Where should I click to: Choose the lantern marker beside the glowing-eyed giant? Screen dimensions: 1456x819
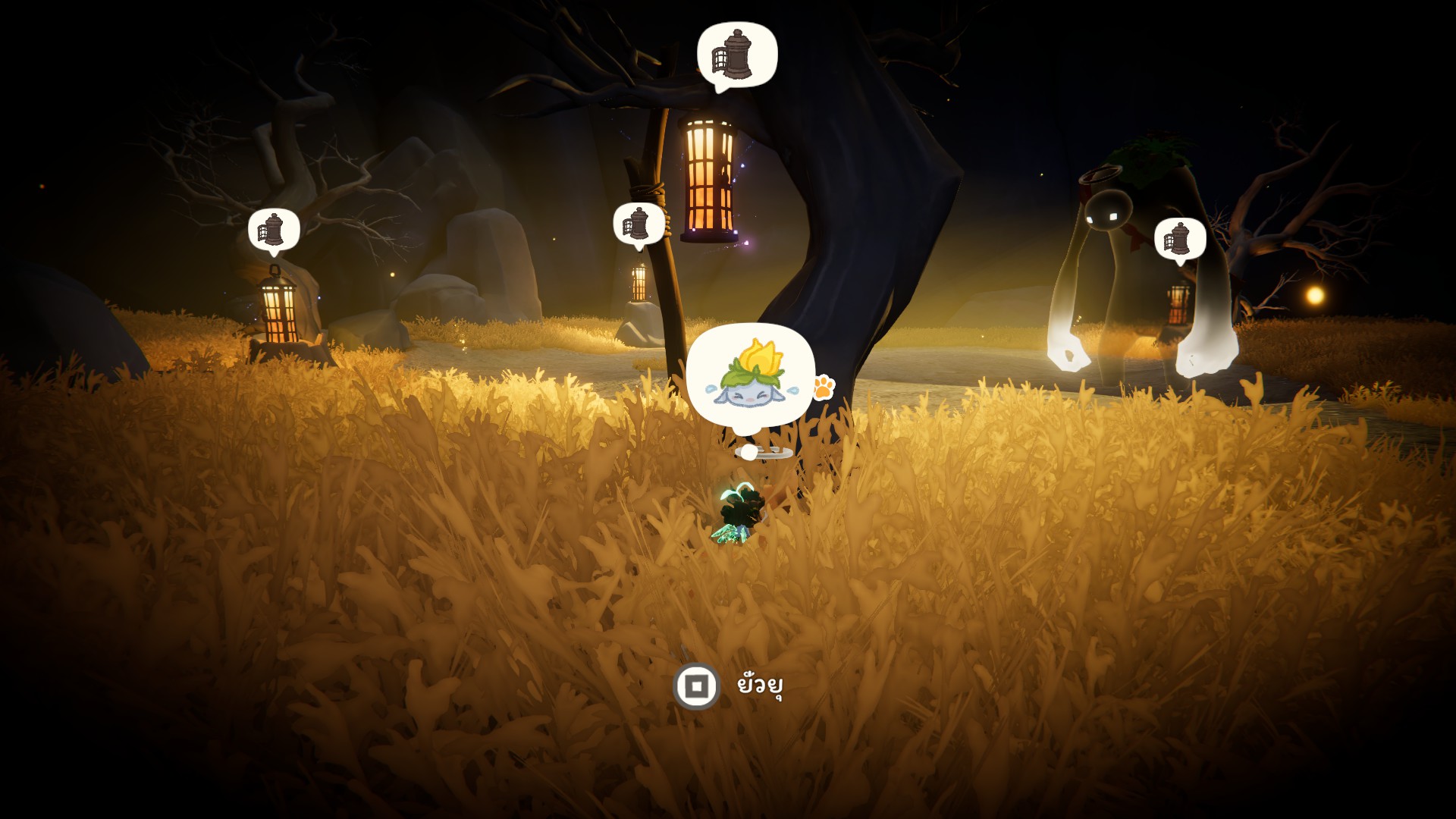pyautogui.click(x=1179, y=239)
